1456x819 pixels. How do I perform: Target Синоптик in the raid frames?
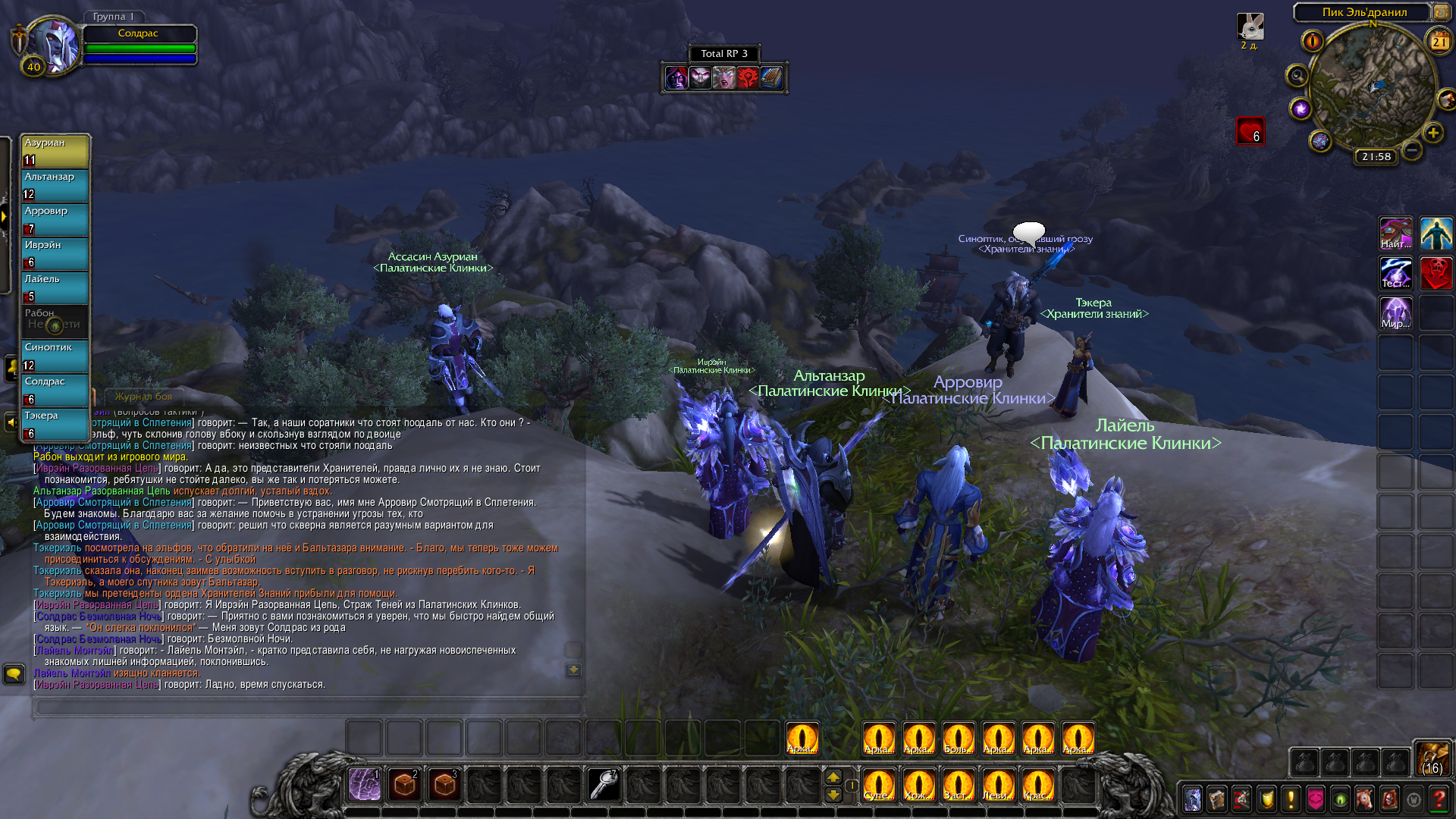(x=55, y=356)
